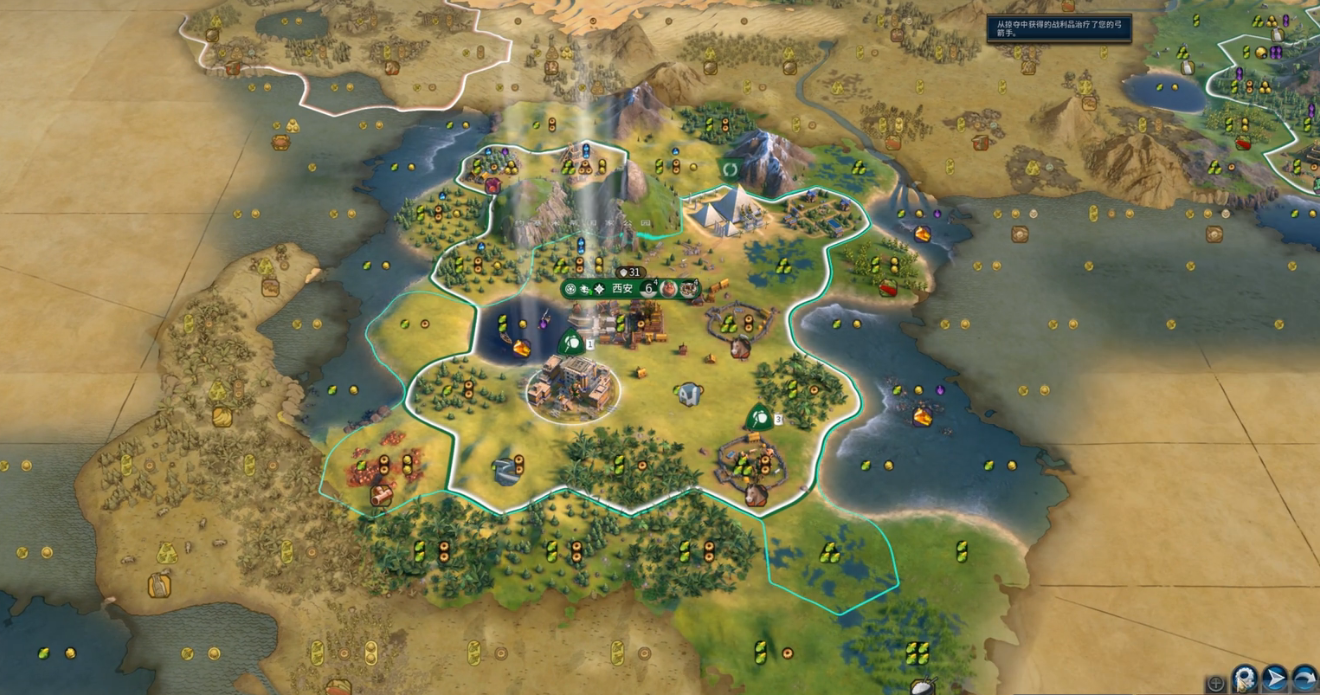Click the population 6 indicator on the city banner
This screenshot has height=695, width=1320.
(648, 289)
